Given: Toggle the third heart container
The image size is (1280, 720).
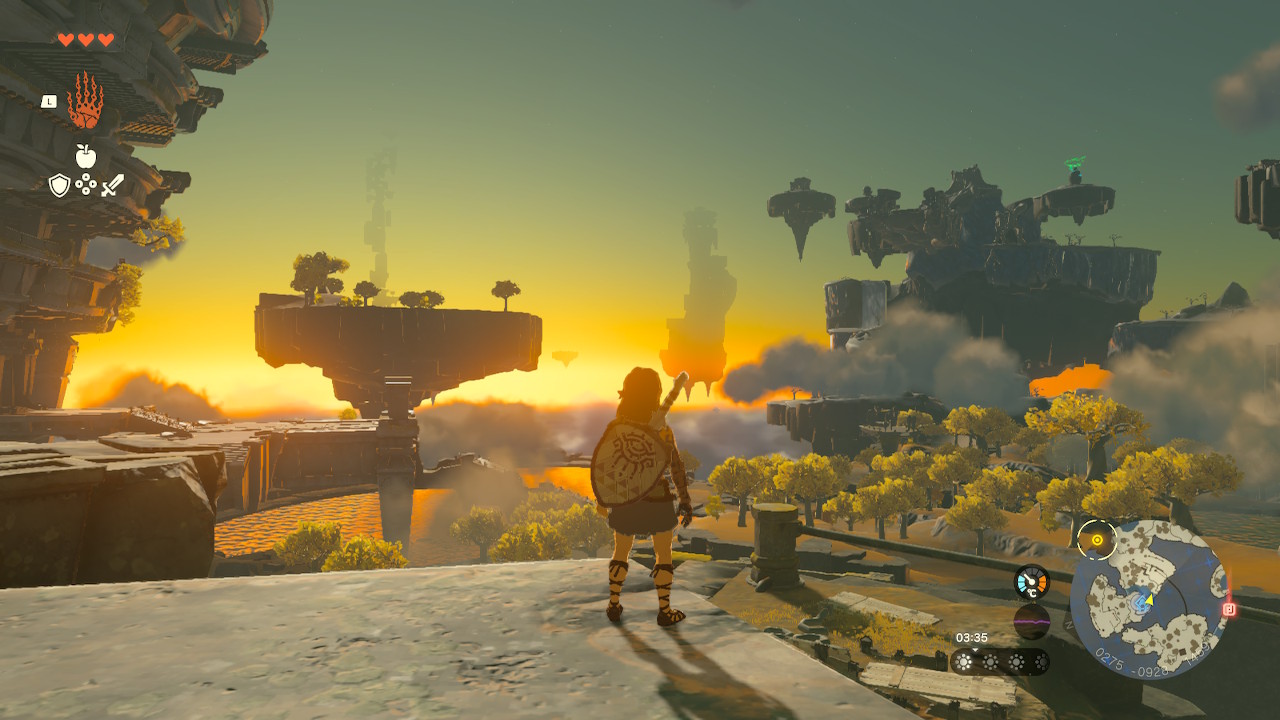Looking at the screenshot, I should pos(105,38).
